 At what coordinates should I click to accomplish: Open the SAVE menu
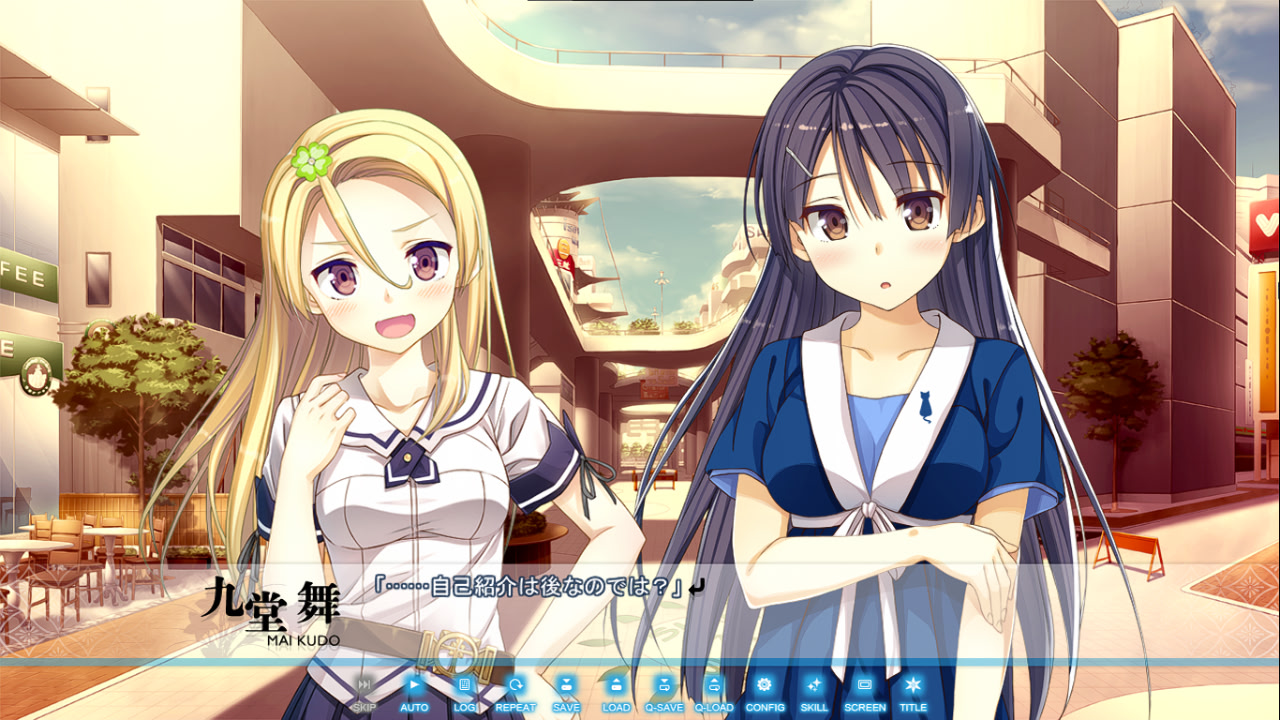[565, 692]
